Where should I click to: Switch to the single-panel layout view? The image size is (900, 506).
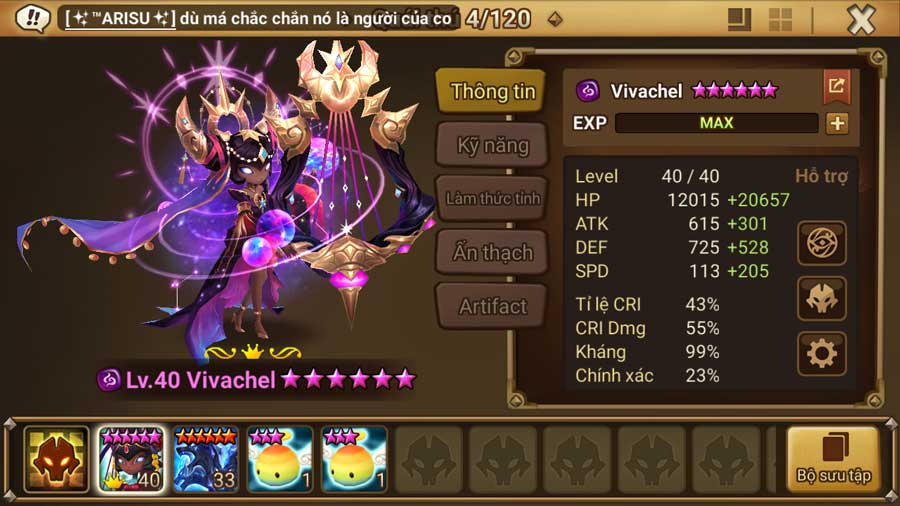pos(740,19)
